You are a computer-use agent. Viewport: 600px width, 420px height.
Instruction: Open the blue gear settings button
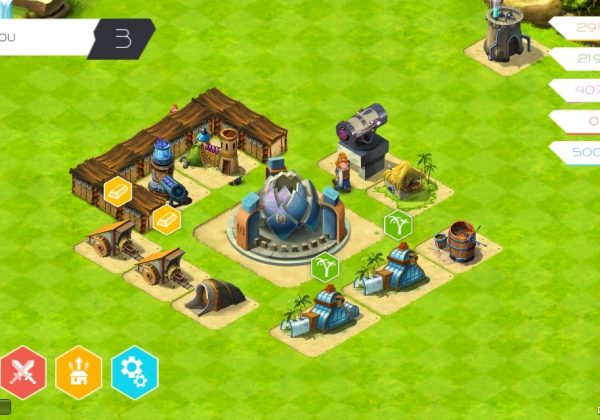[x=134, y=373]
